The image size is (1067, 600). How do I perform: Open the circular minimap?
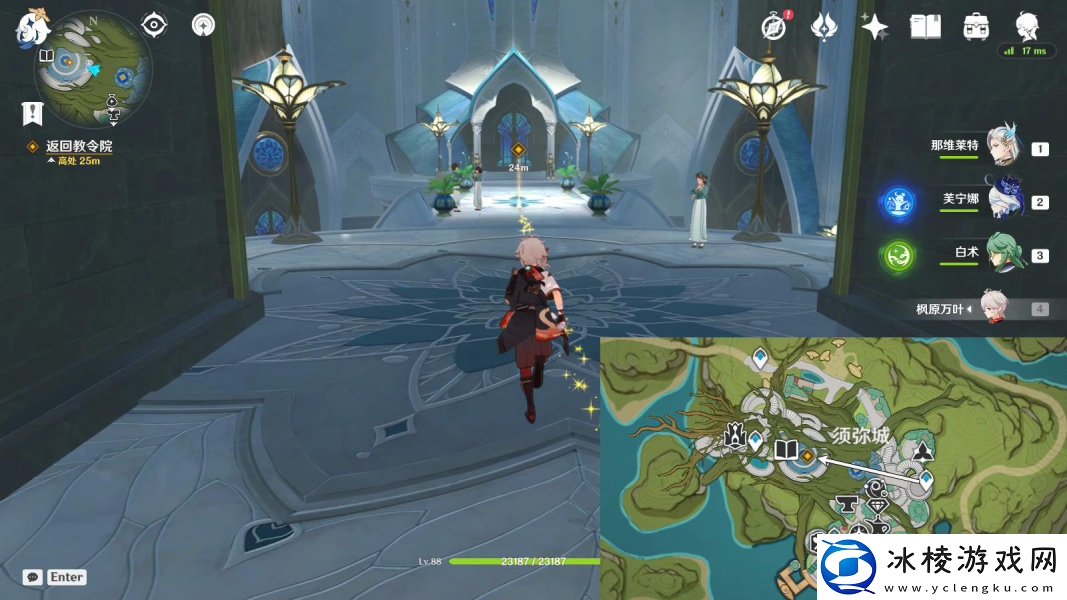click(x=93, y=68)
